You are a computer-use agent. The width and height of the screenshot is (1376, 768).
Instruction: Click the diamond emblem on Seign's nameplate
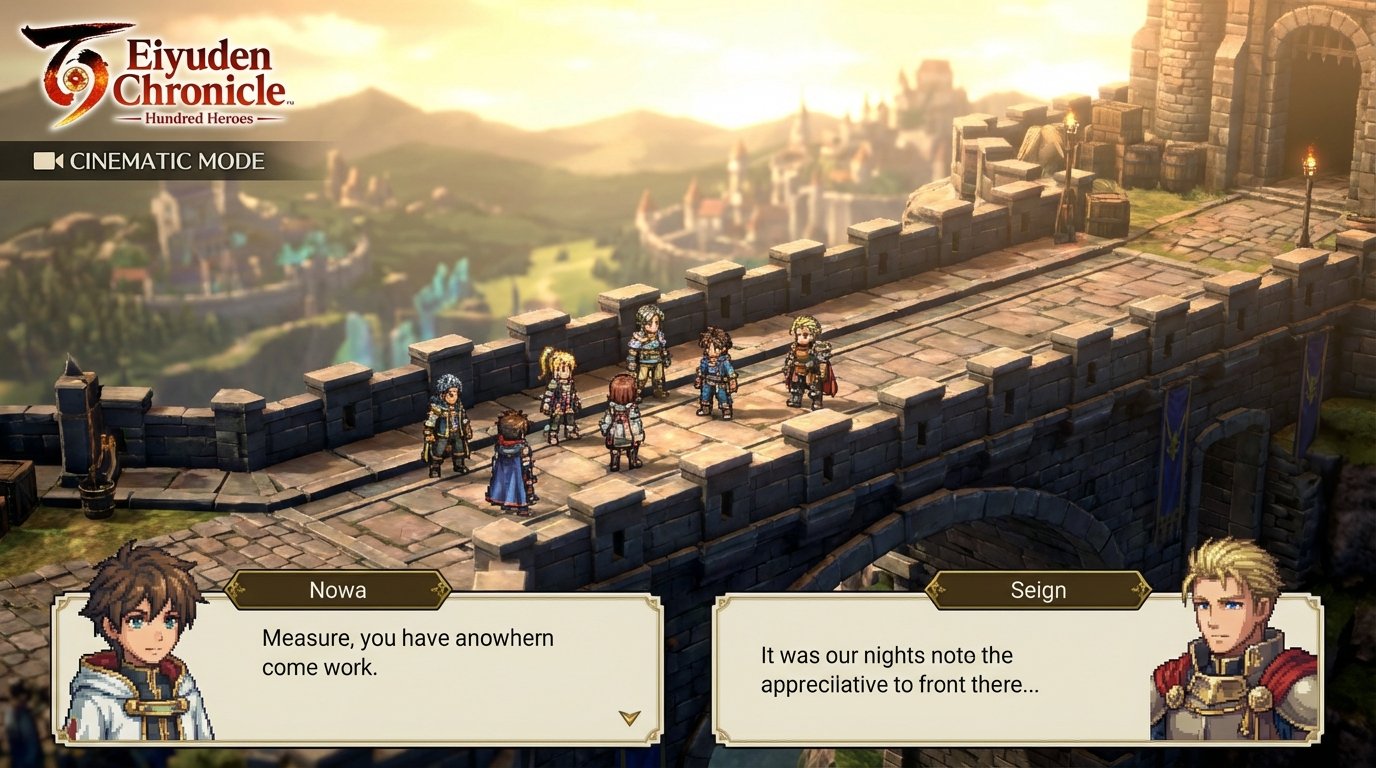click(x=938, y=591)
